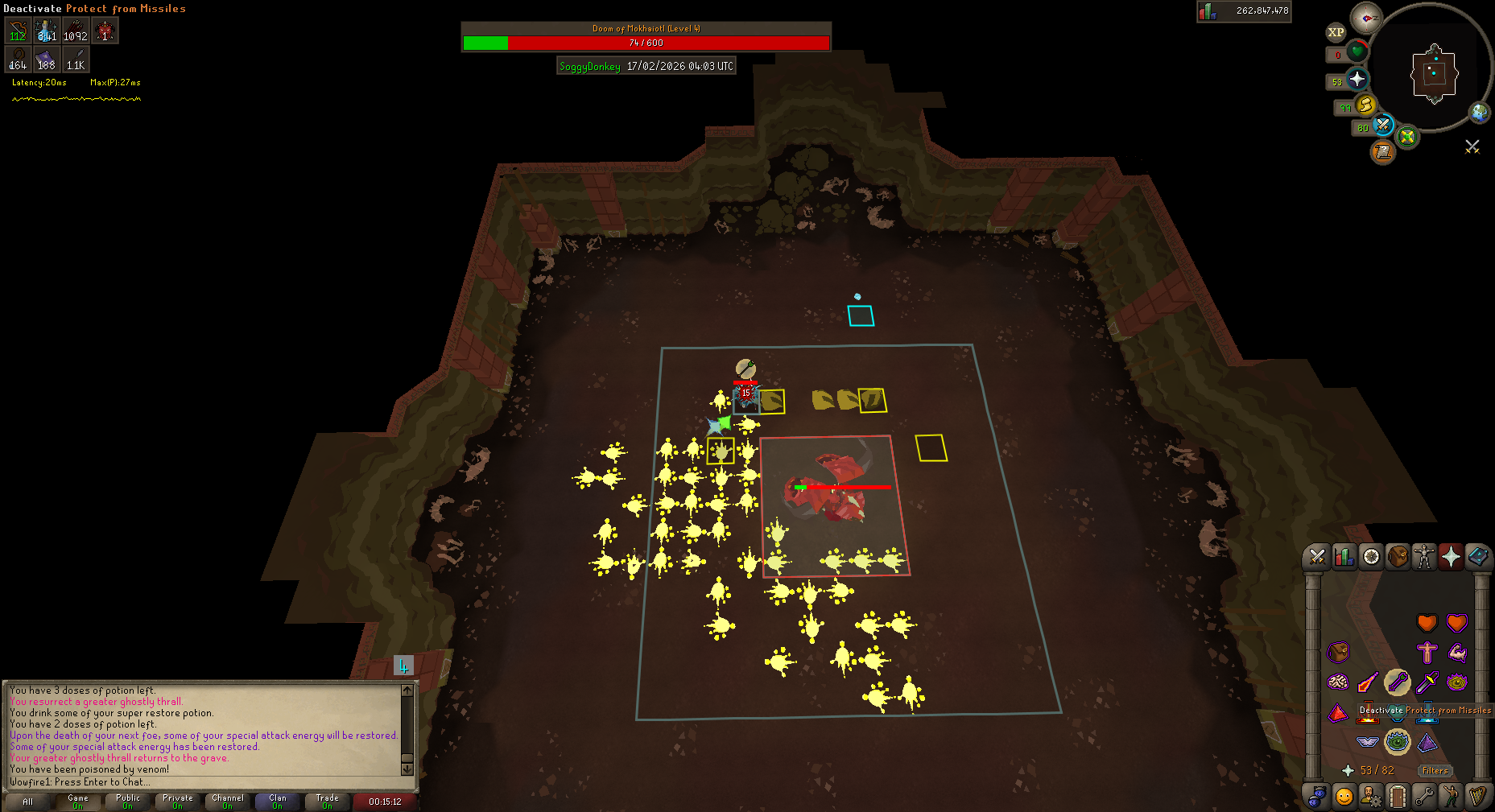Toggle the Quick Prayers orb
Screen dimensions: 1495x812
pyautogui.click(x=1357, y=79)
